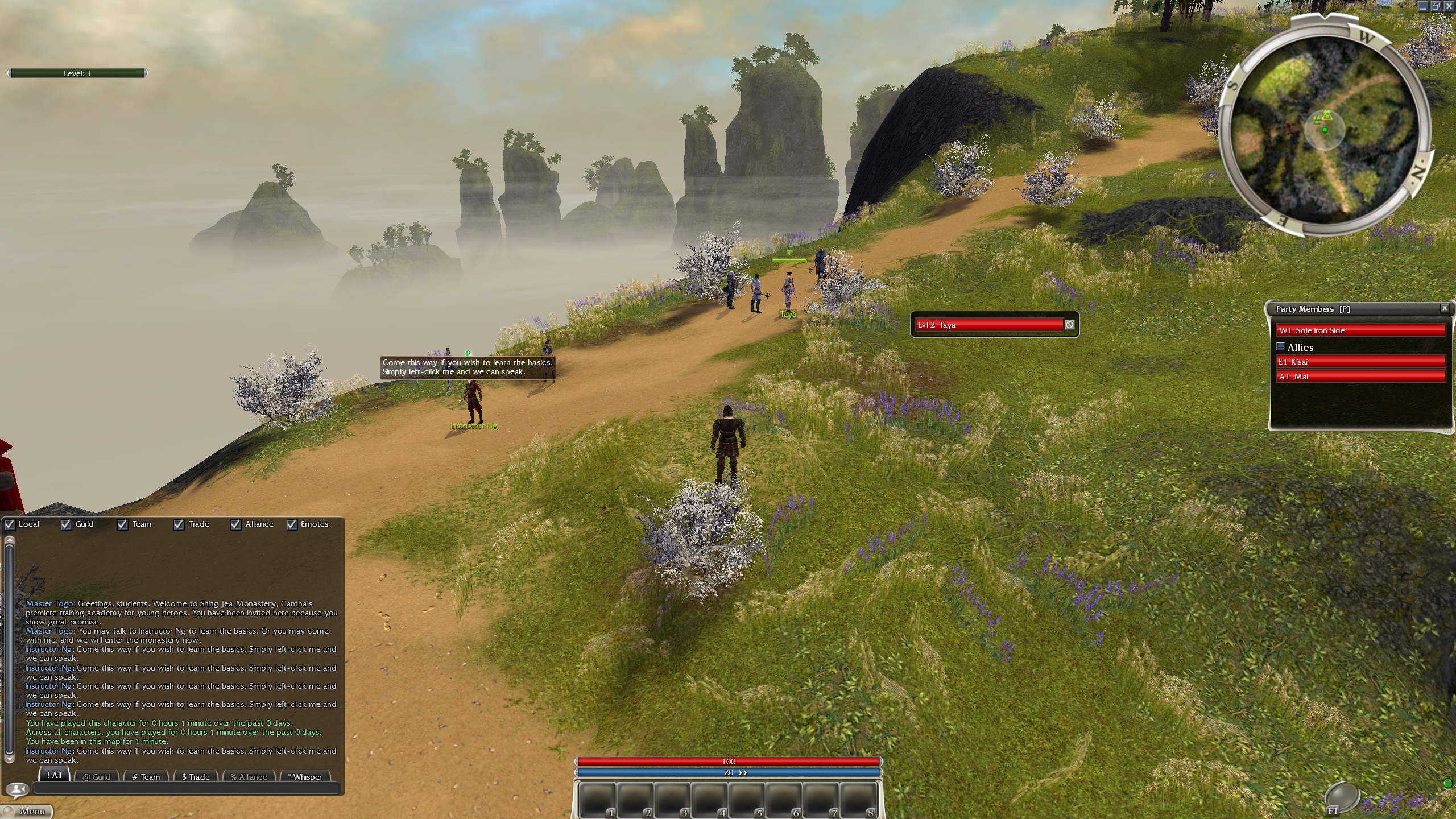Toggle the Alliance chat filter checkbox
This screenshot has height=819, width=1456.
click(235, 524)
